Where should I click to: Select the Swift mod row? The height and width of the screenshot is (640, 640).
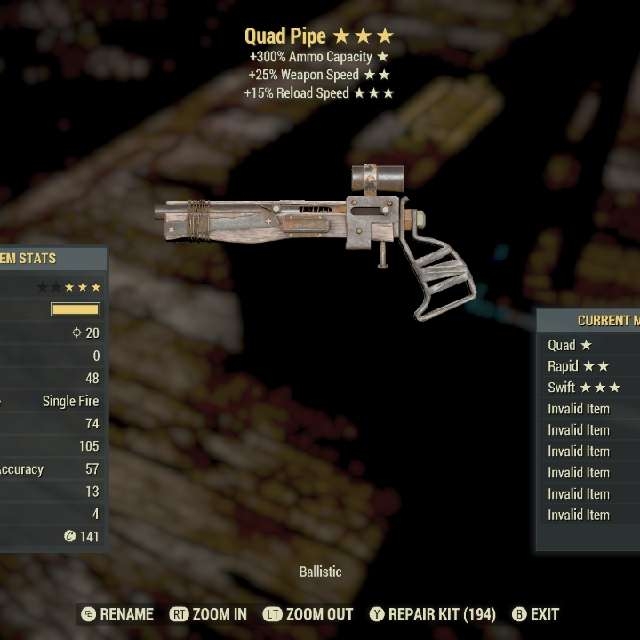click(584, 387)
